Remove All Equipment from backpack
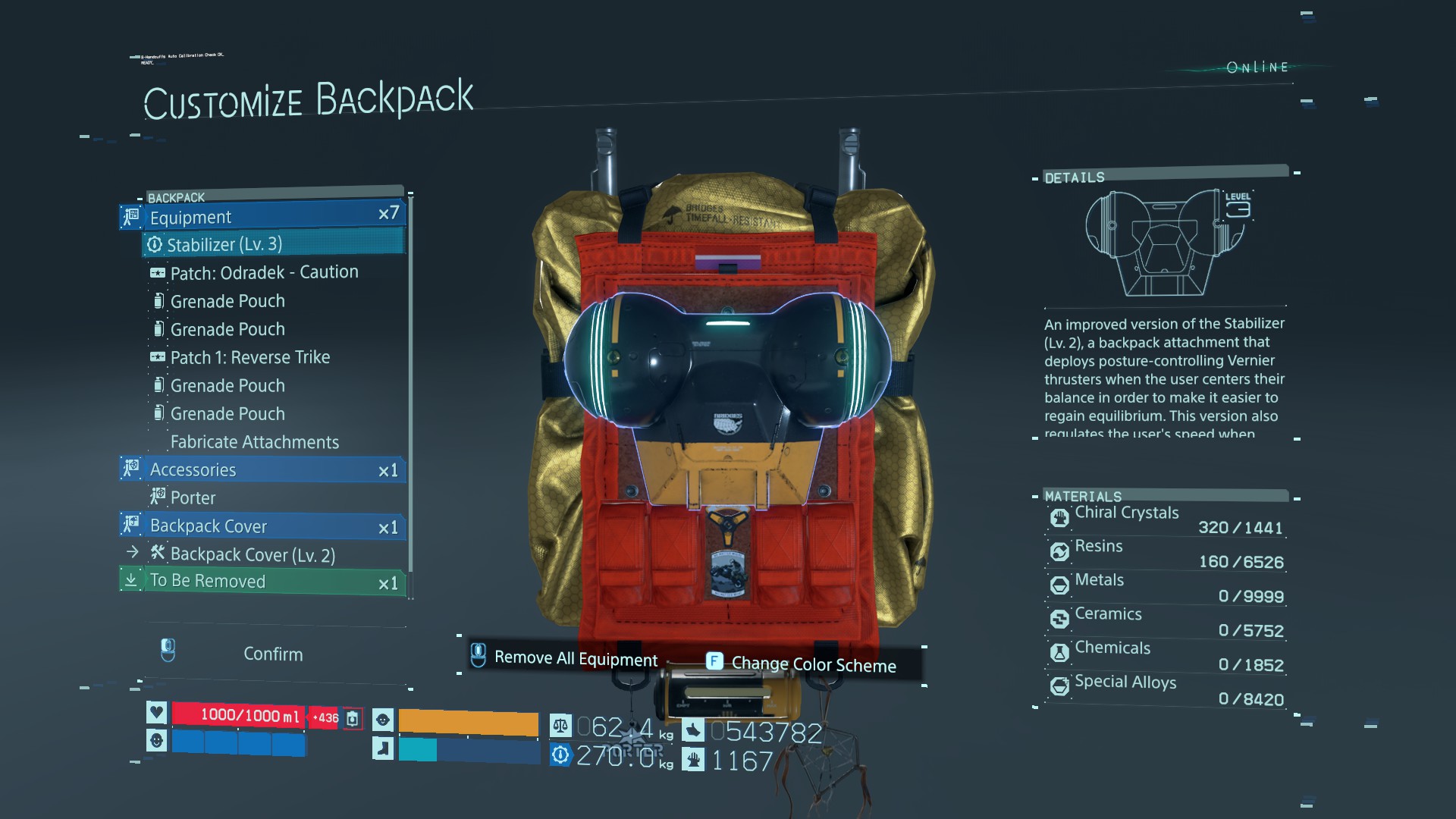1456x819 pixels. (x=575, y=658)
